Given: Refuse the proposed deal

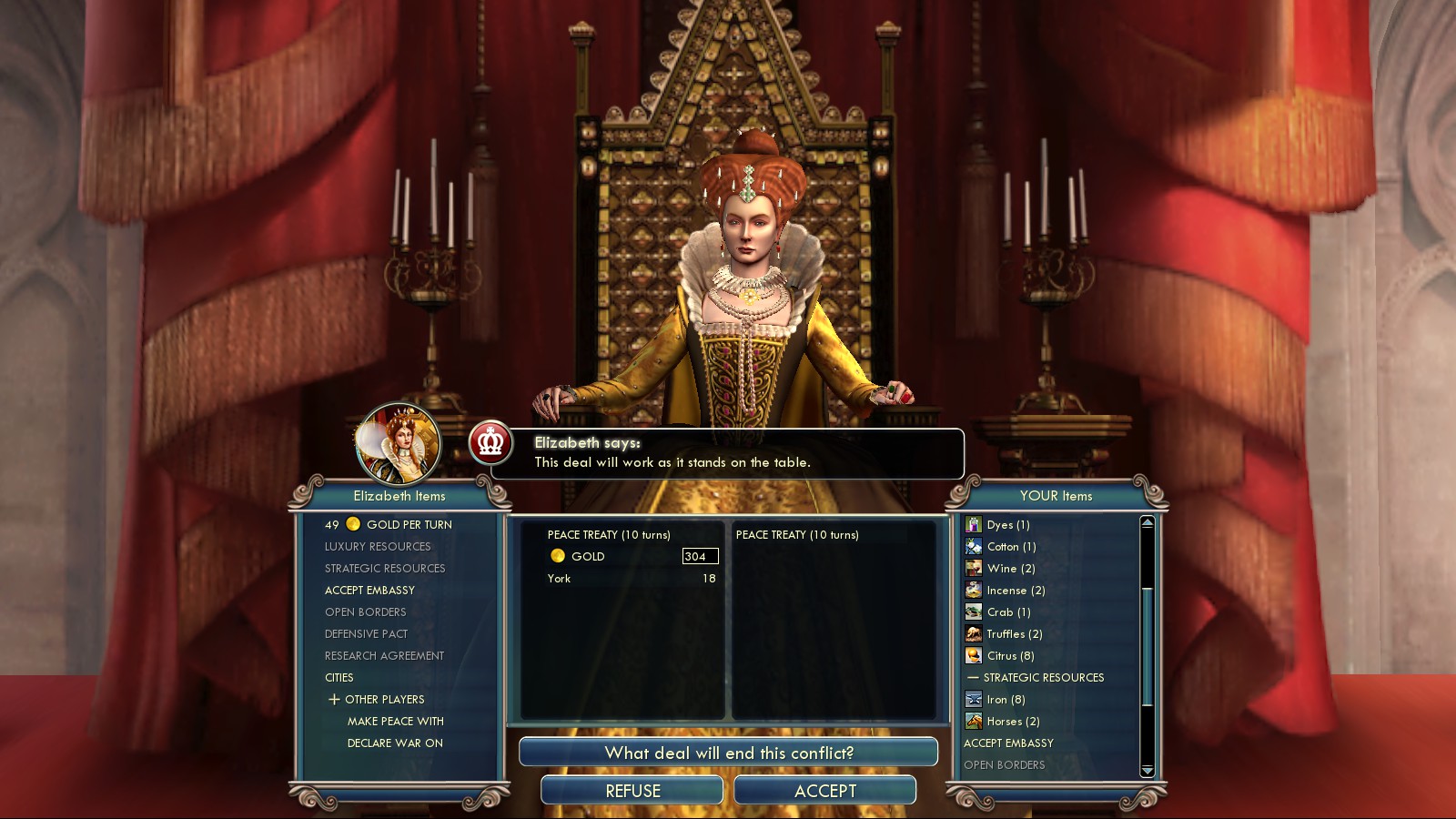Looking at the screenshot, I should [x=632, y=791].
